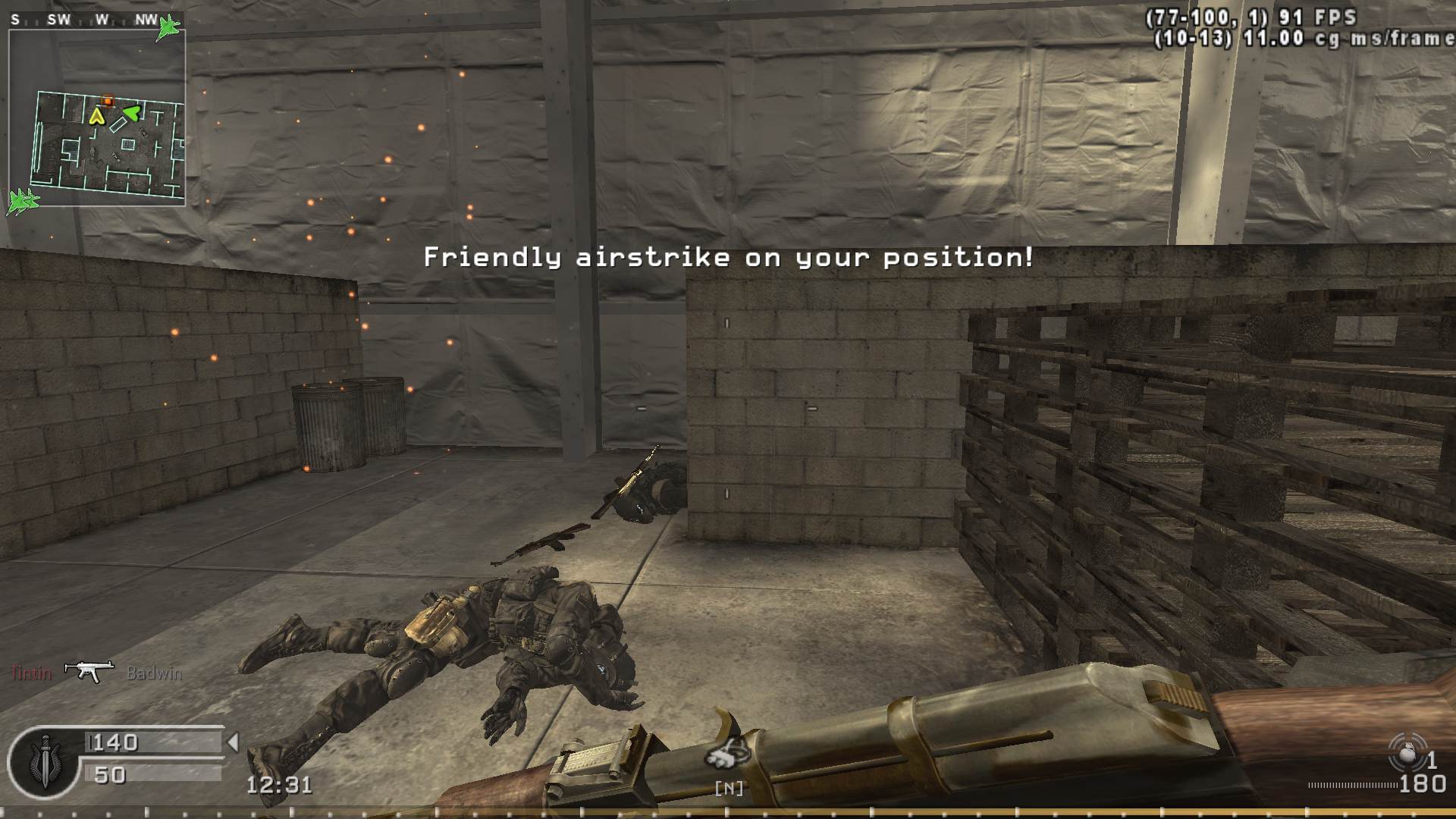
Task: Click the minimap in the corner
Action: 97,118
